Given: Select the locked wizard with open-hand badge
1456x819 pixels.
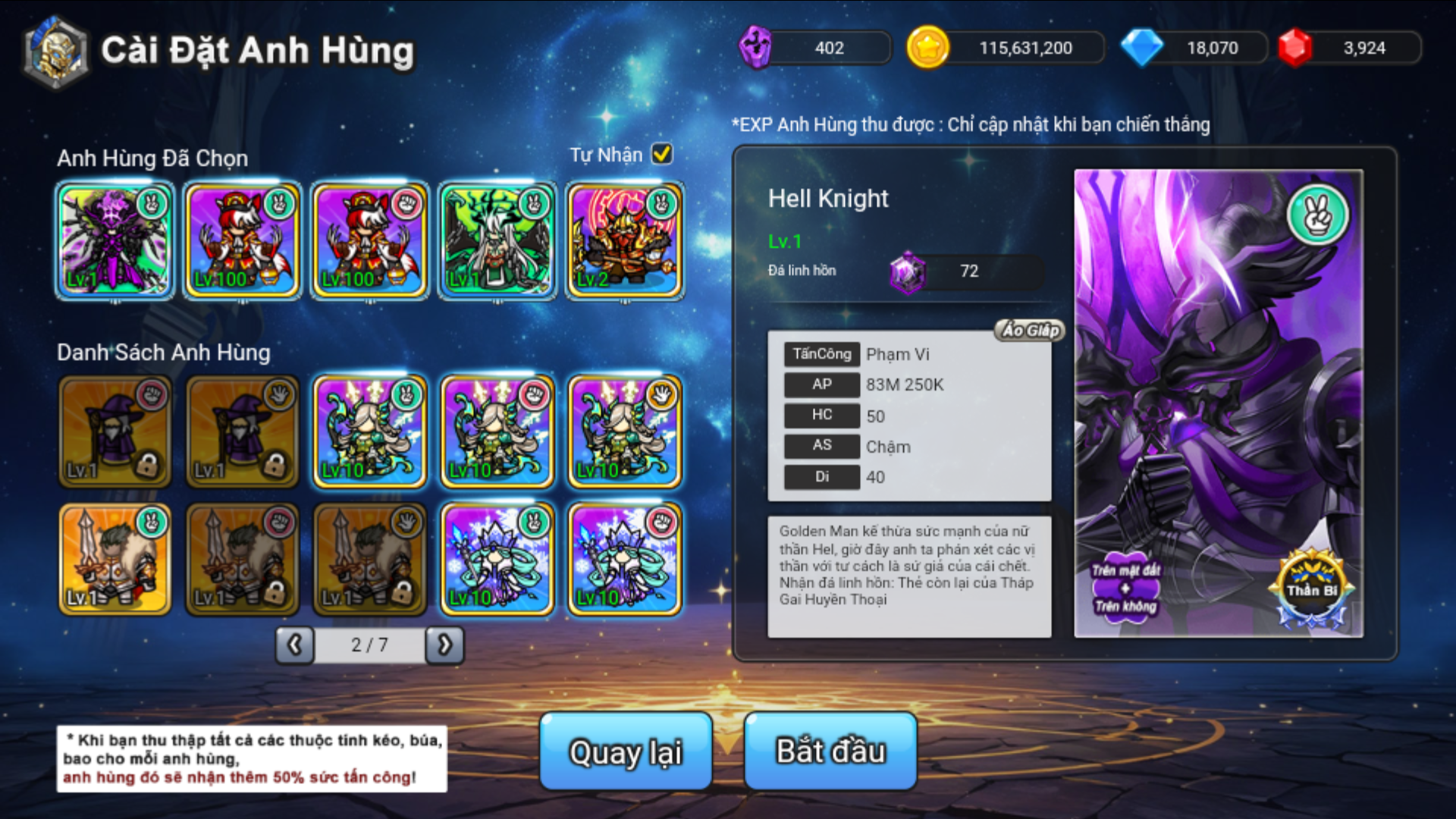Looking at the screenshot, I should [242, 431].
